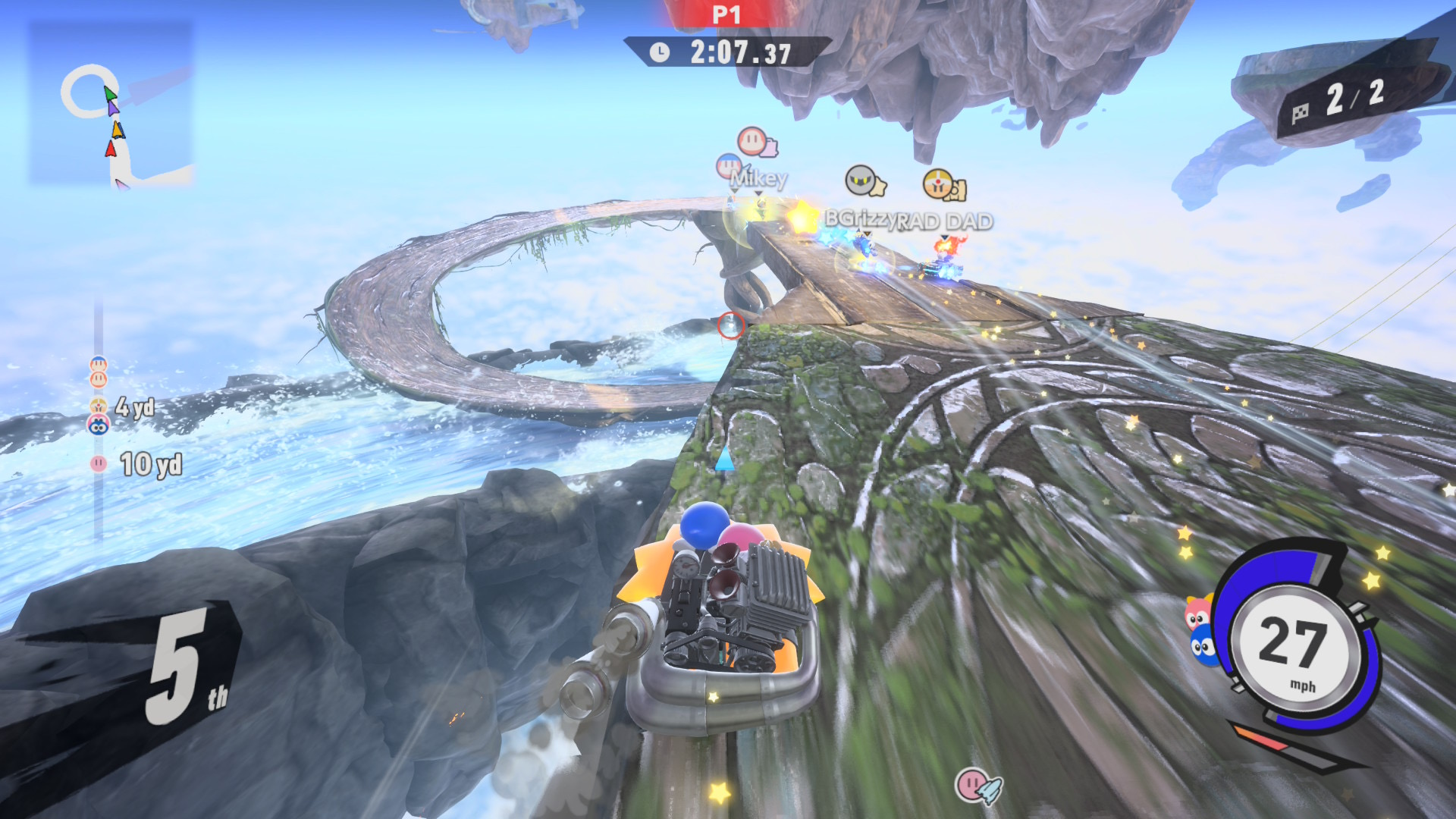The image size is (1456, 819).
Task: Expand the orange rival icon at 4 yd
Action: tap(97, 406)
